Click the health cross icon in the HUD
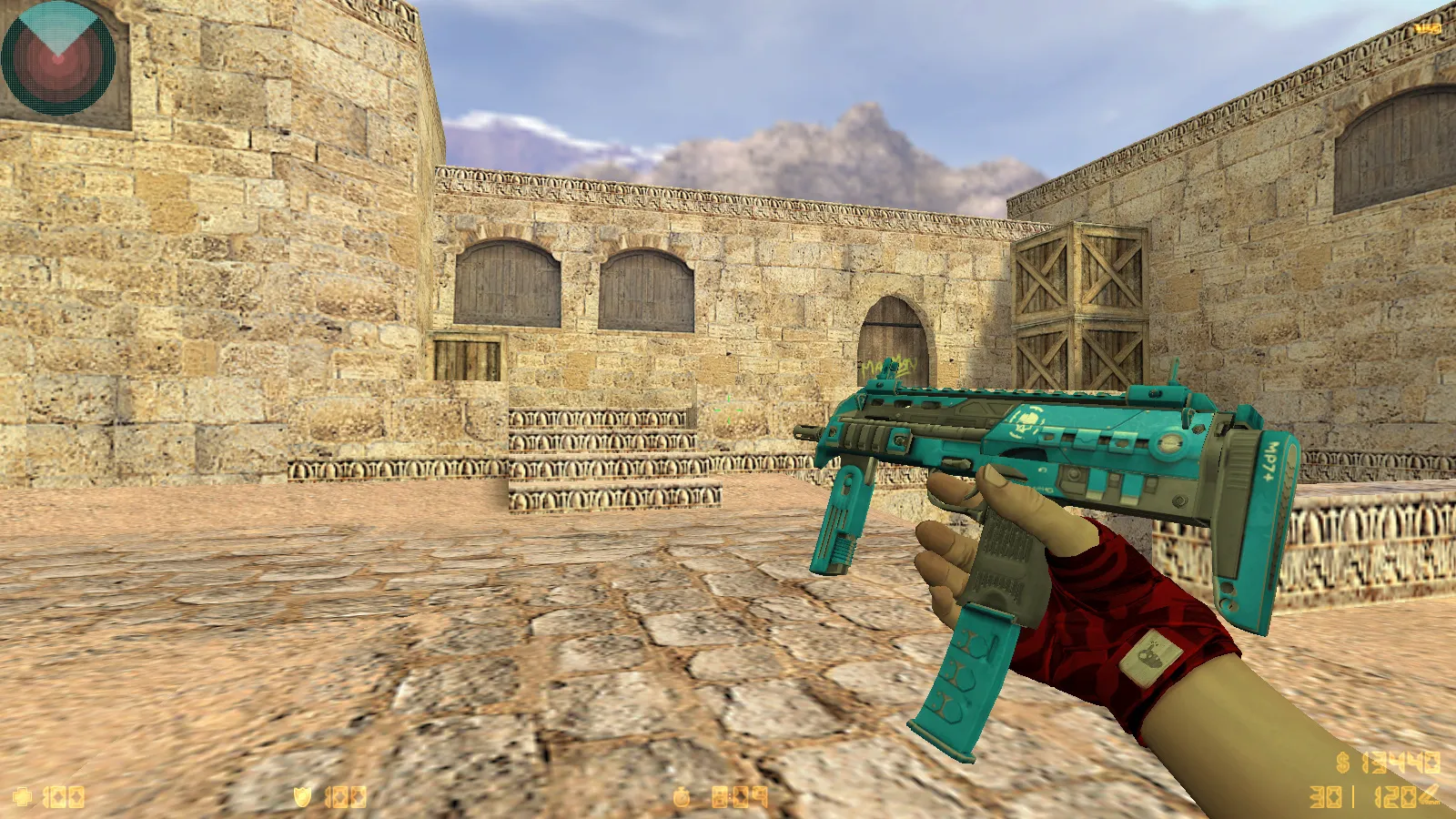 pyautogui.click(x=25, y=798)
